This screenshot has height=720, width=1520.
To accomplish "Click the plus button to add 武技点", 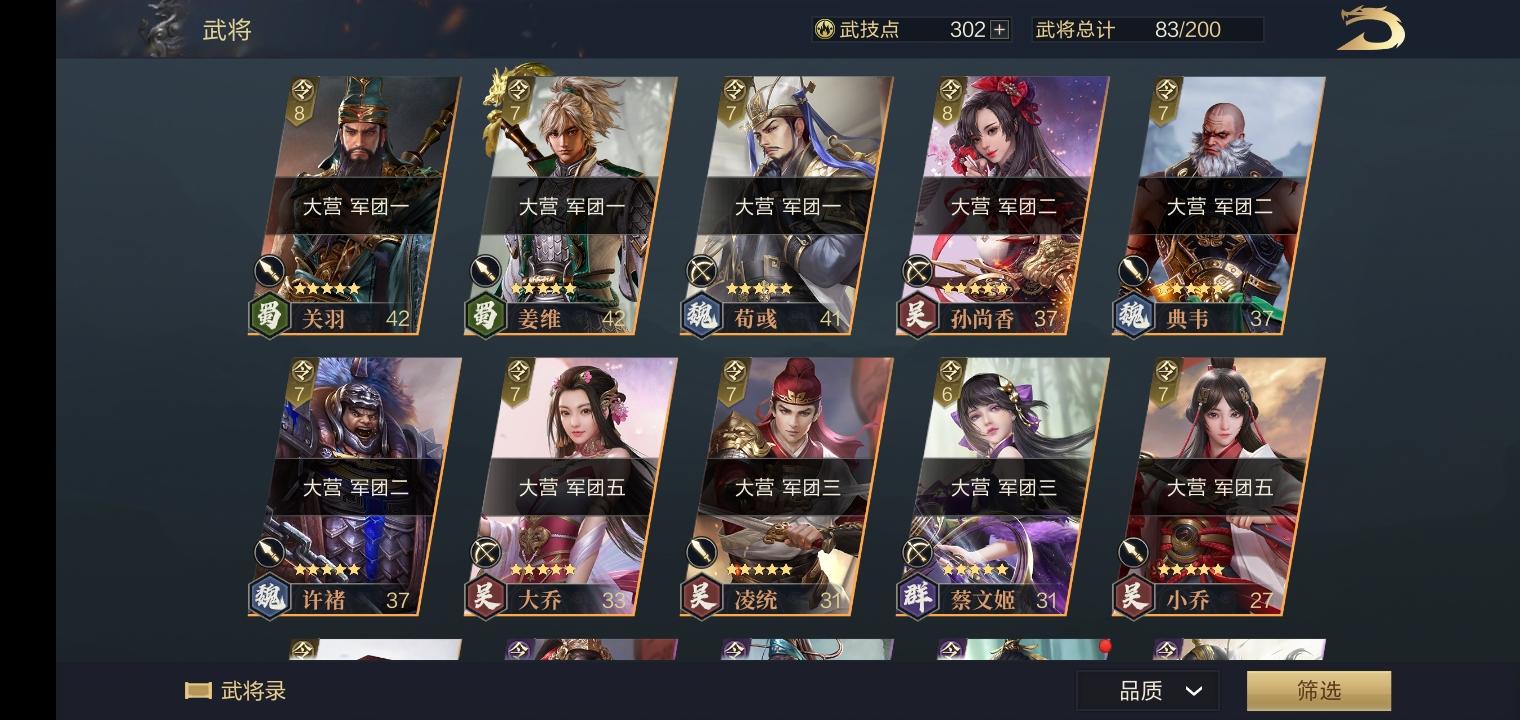I will pos(998,29).
